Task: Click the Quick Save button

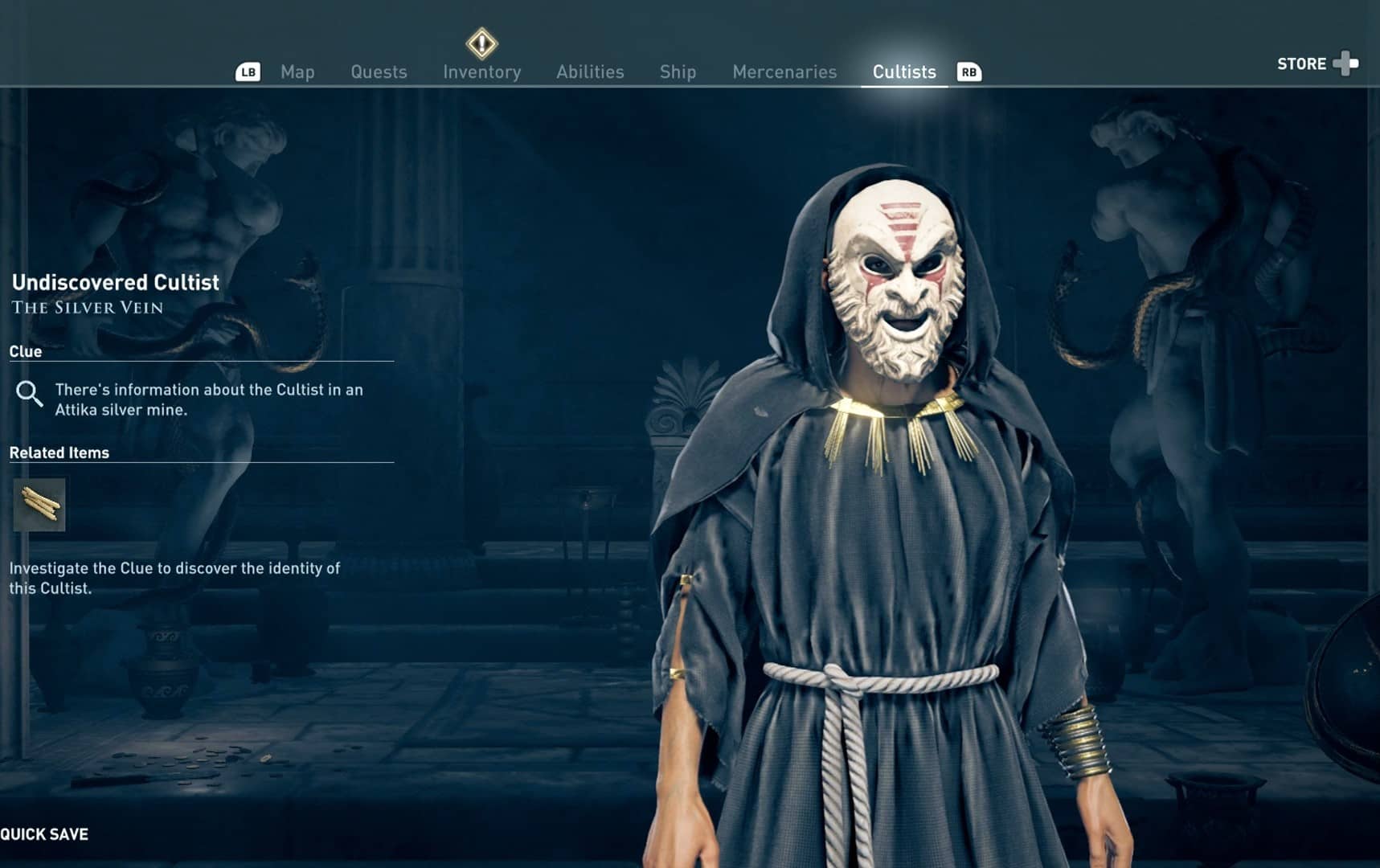Action: (x=45, y=834)
